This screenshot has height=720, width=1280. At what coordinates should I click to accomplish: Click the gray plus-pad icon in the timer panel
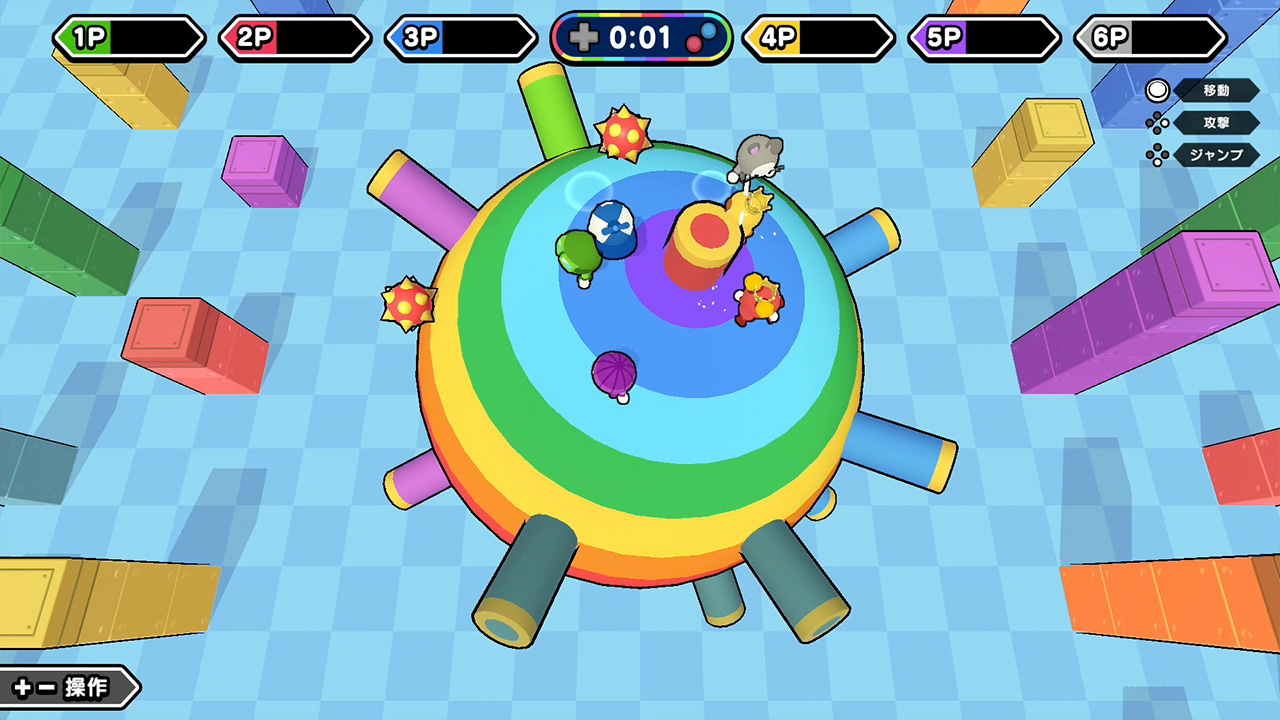coord(585,38)
